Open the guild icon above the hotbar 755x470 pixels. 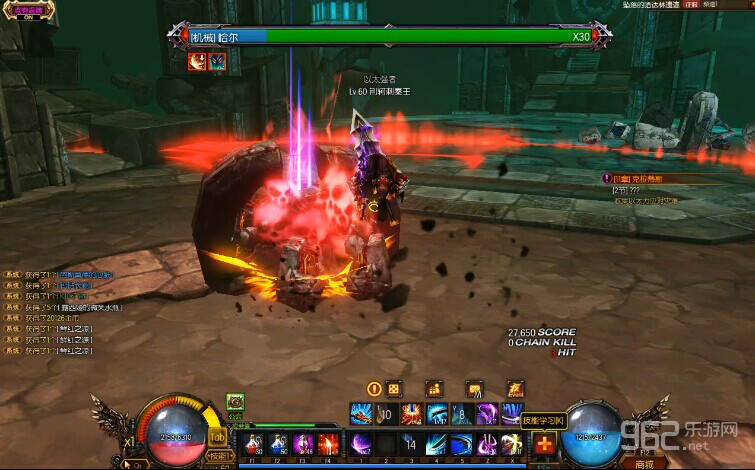pyautogui.click(x=235, y=402)
